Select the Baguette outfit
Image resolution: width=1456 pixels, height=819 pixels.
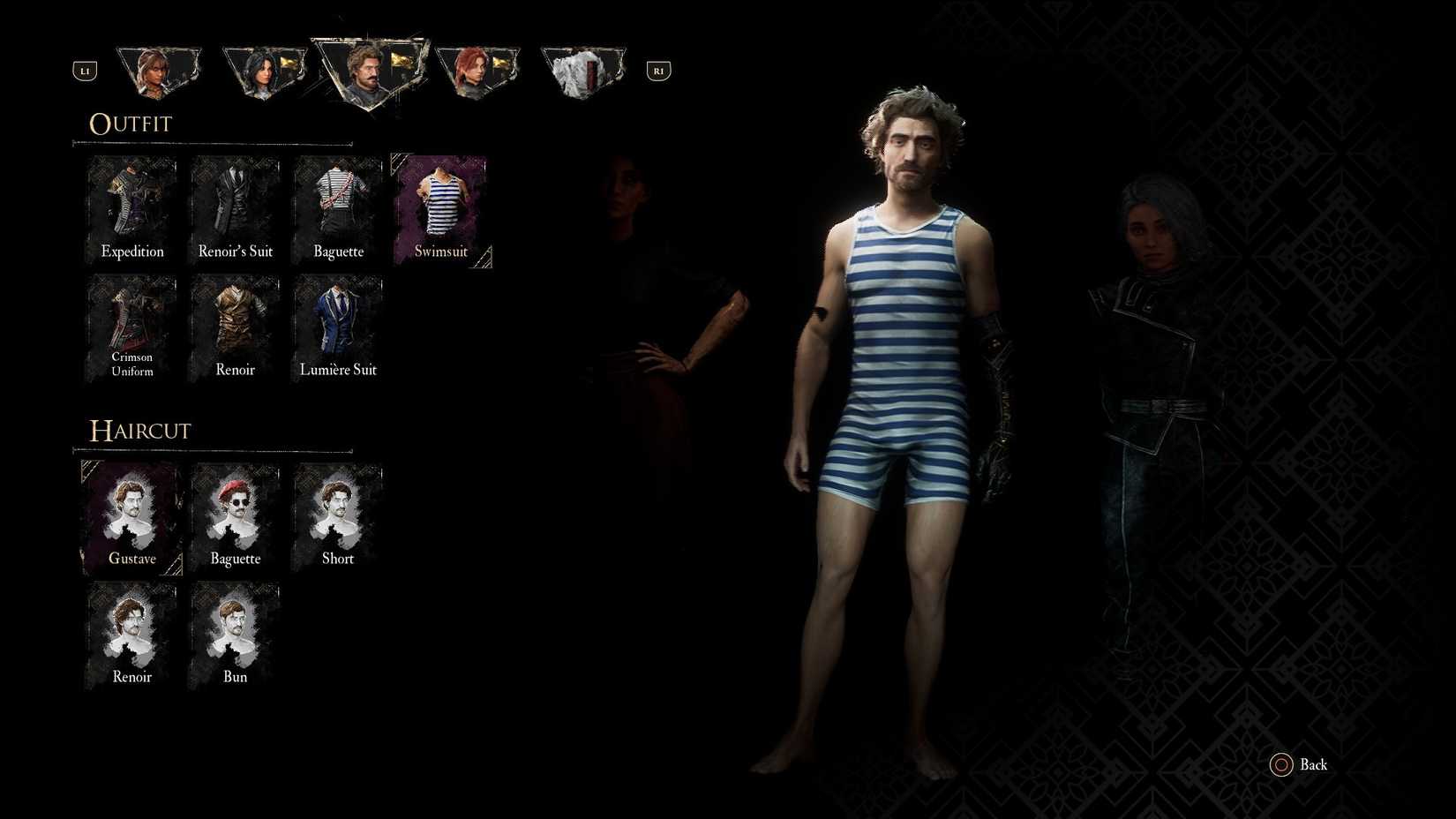coord(338,209)
